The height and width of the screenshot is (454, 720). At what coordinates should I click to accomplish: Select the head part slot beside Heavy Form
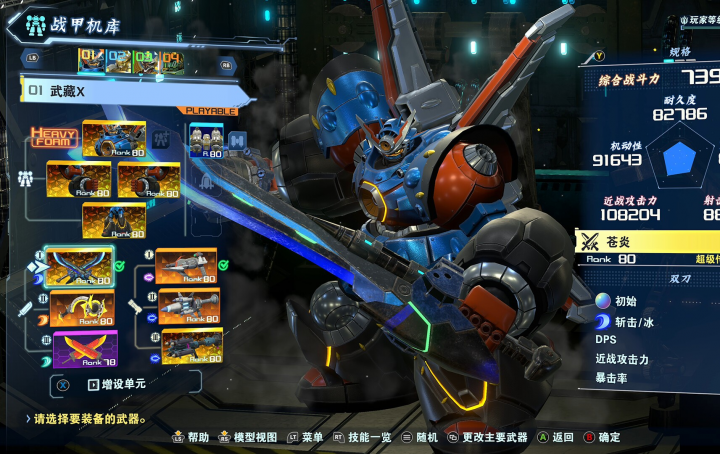pyautogui.click(x=113, y=140)
